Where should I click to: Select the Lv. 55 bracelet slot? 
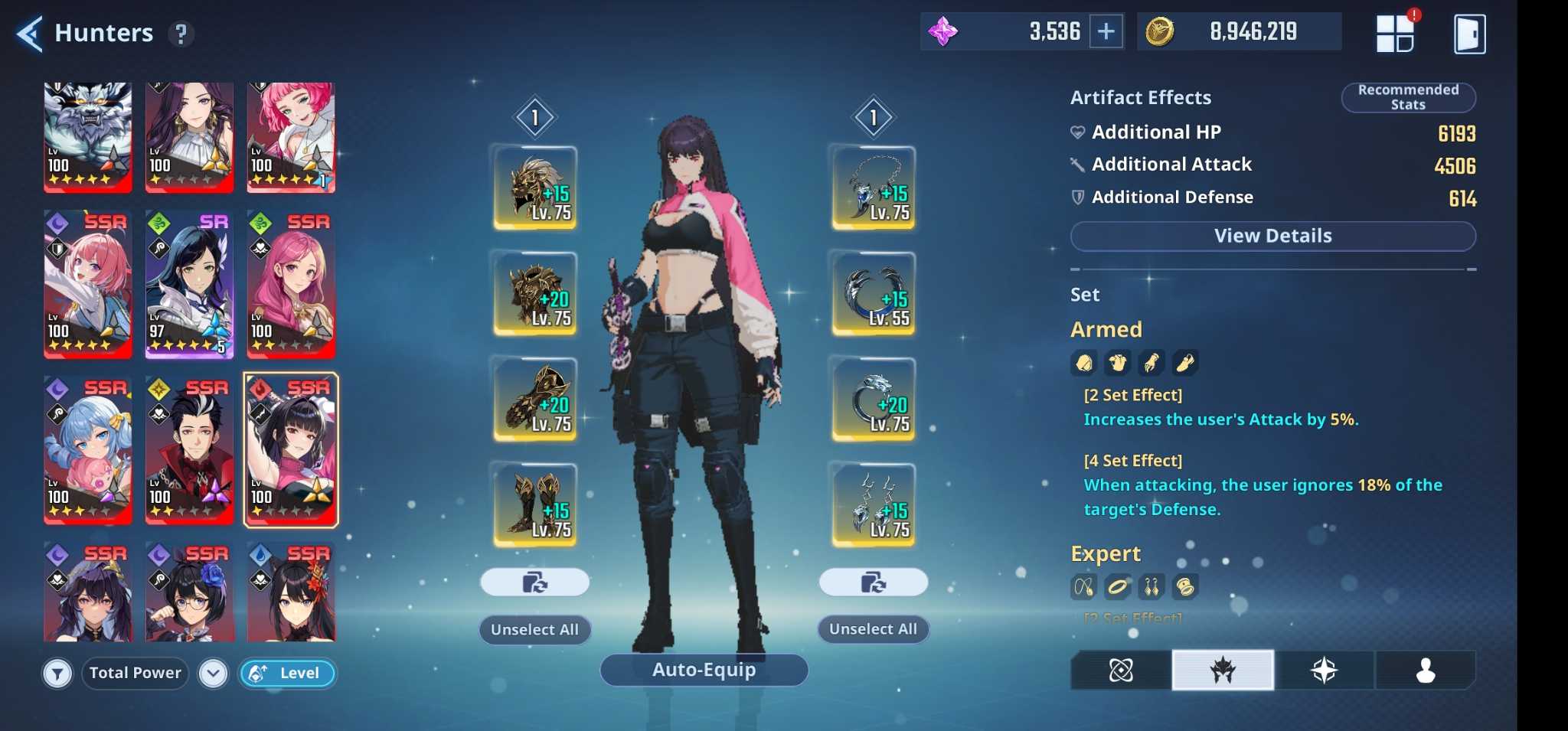(874, 293)
